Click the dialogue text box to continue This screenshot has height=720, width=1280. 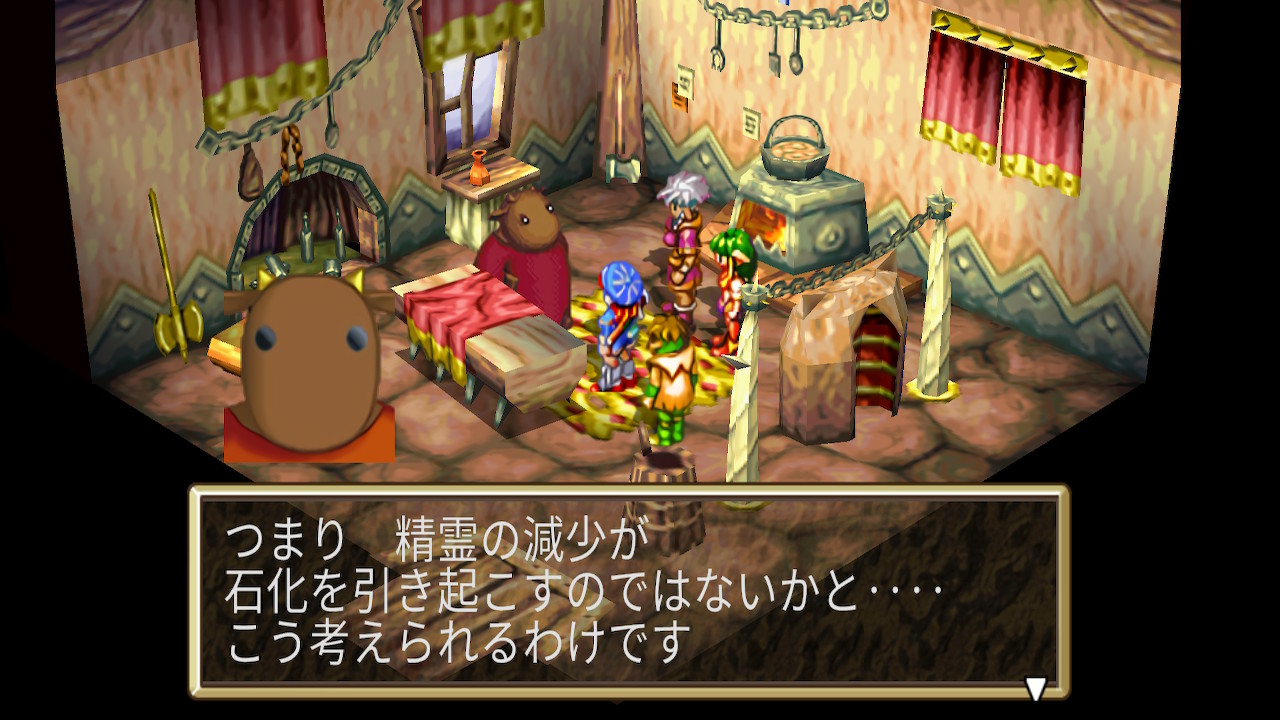pos(629,591)
